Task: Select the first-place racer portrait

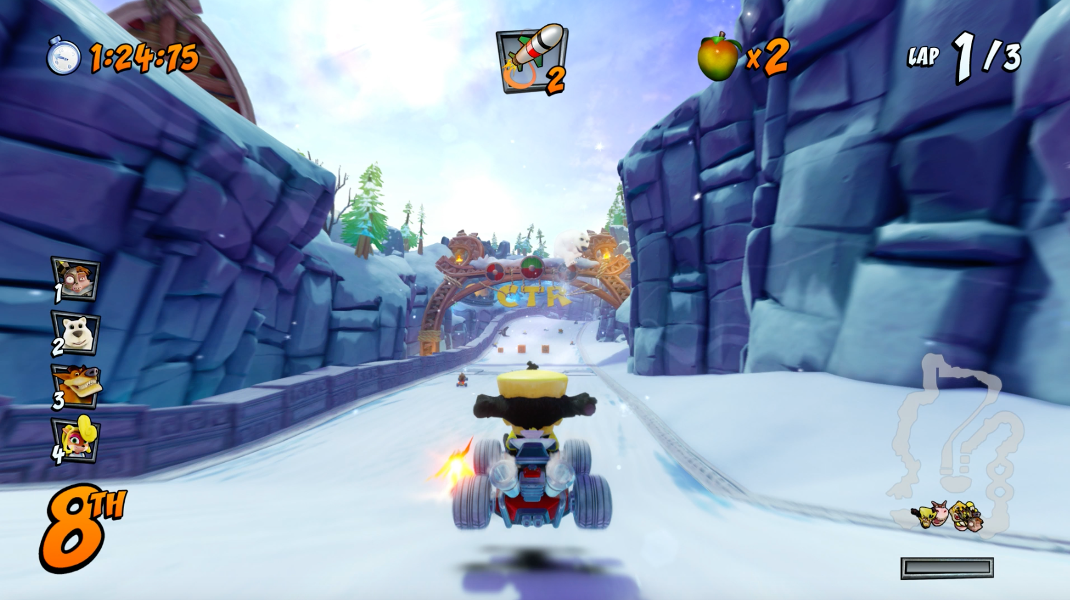Action: [76, 279]
